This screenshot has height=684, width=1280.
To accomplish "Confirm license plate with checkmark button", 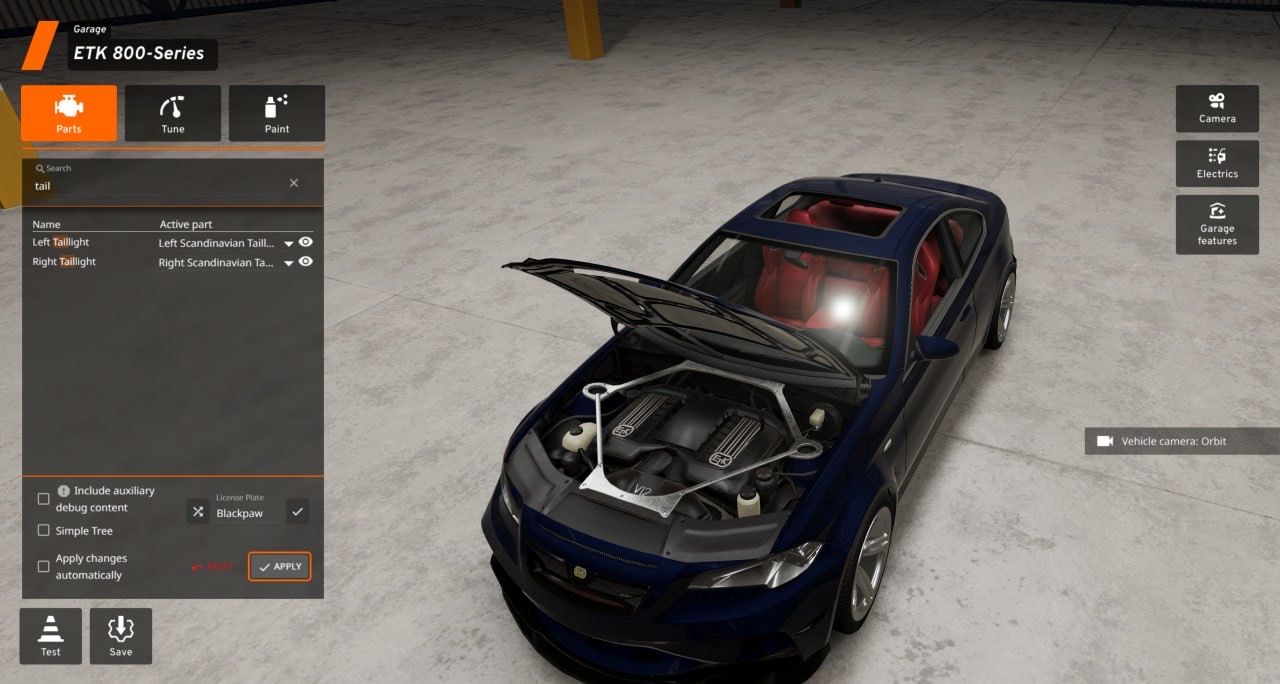I will point(297,512).
